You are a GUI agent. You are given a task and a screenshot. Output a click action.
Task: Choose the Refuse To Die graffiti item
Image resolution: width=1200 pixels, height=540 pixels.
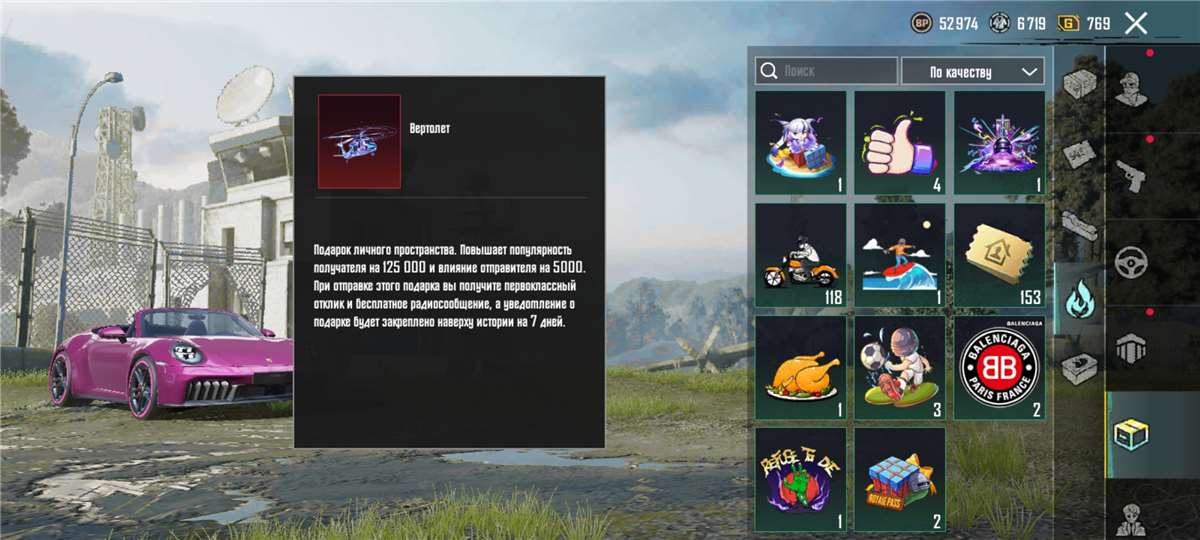800,479
